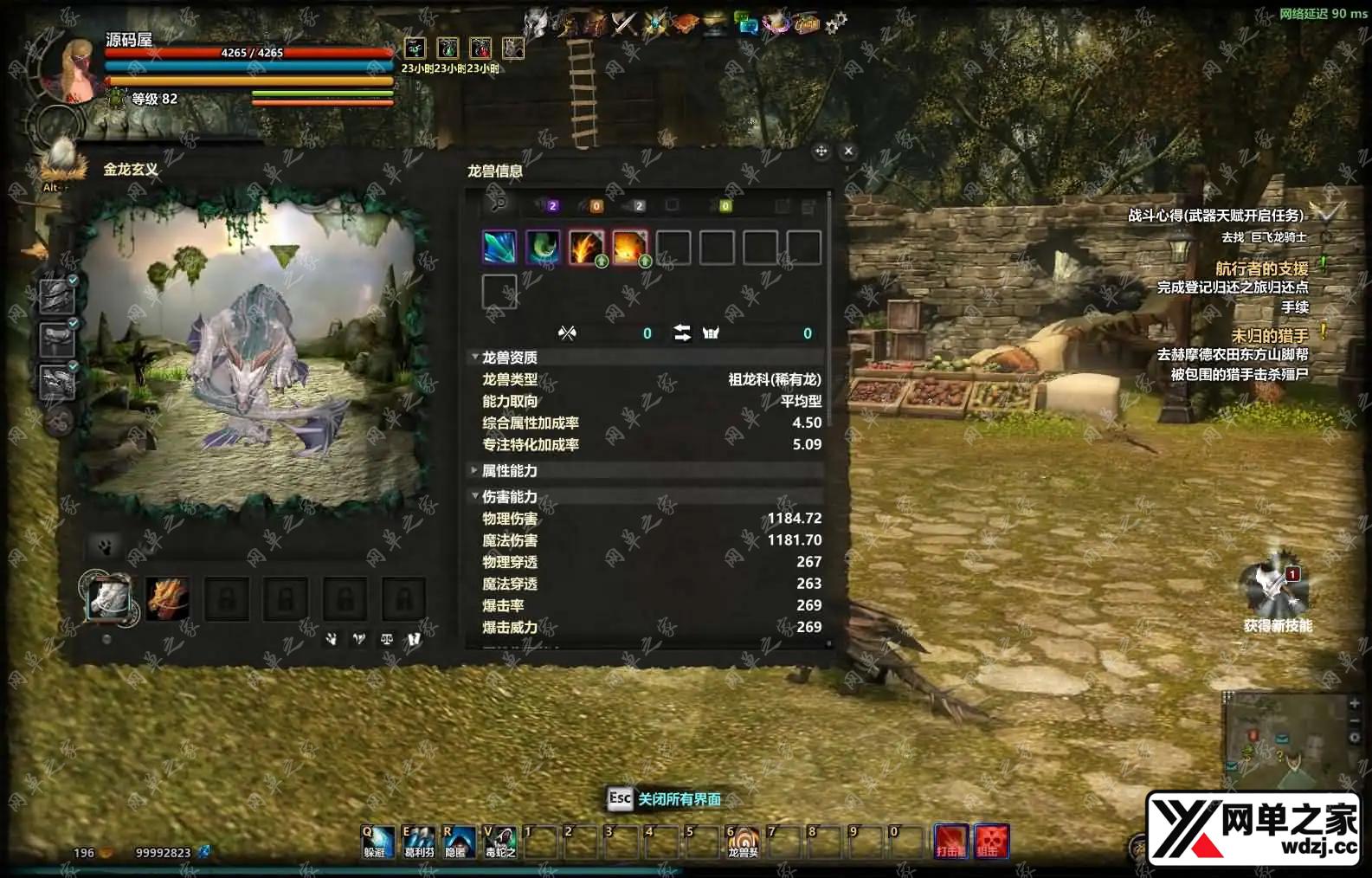The image size is (1372, 878).
Task: Click the paw print button
Action: (x=106, y=547)
